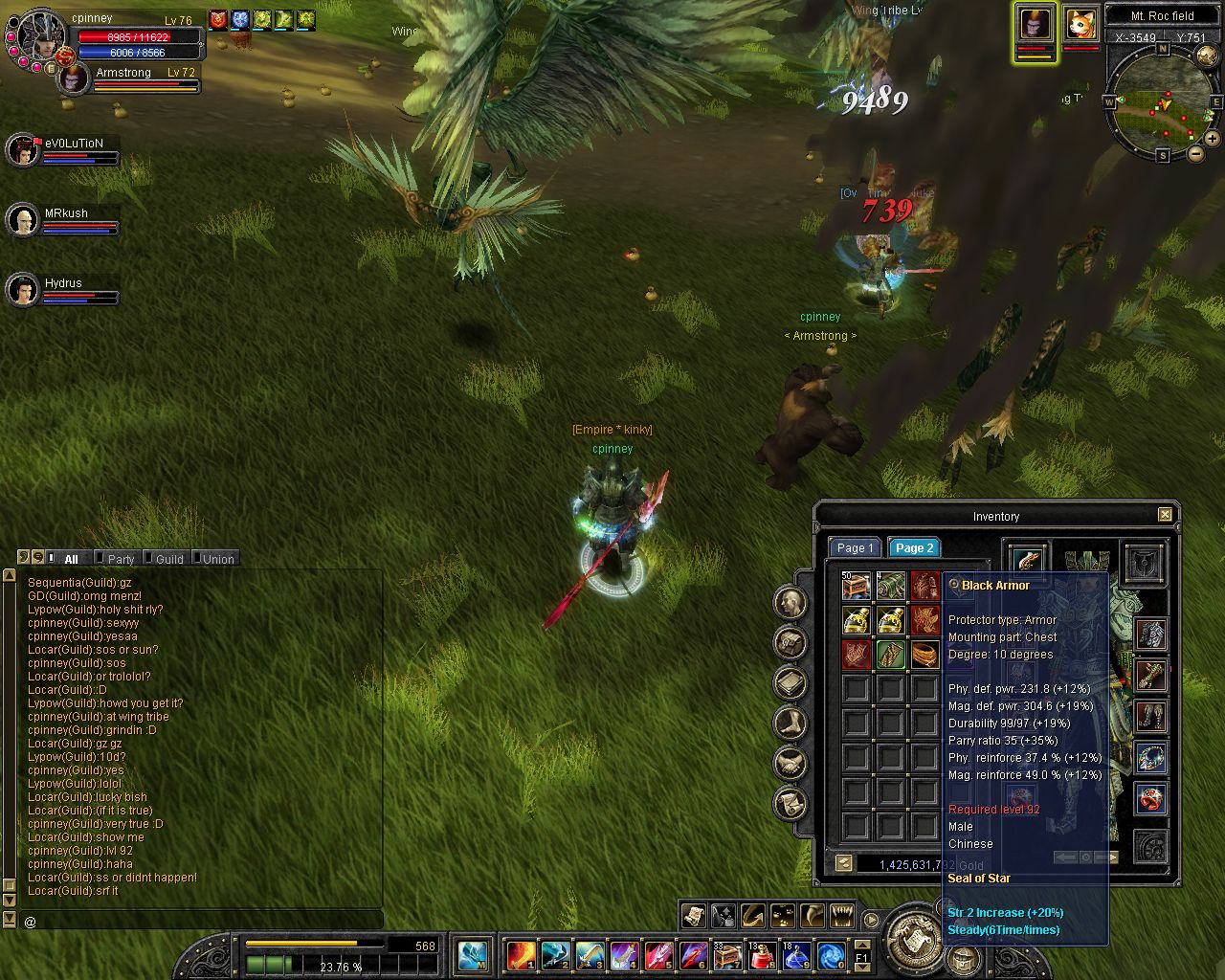Zoom out the minimap with minus button

click(1195, 153)
